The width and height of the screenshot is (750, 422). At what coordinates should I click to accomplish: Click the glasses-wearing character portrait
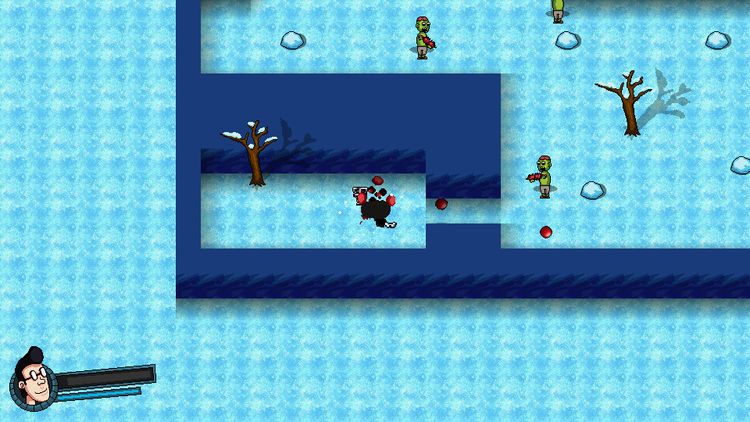32,381
